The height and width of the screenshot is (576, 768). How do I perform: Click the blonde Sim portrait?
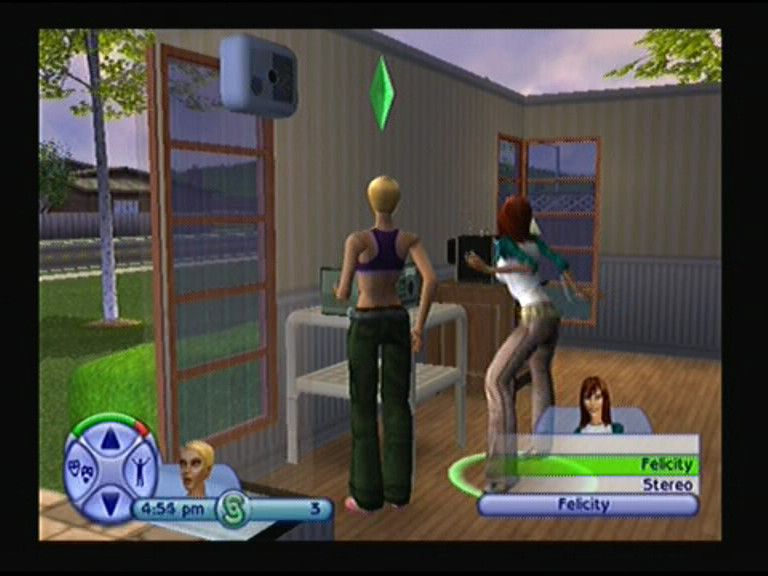coord(196,465)
